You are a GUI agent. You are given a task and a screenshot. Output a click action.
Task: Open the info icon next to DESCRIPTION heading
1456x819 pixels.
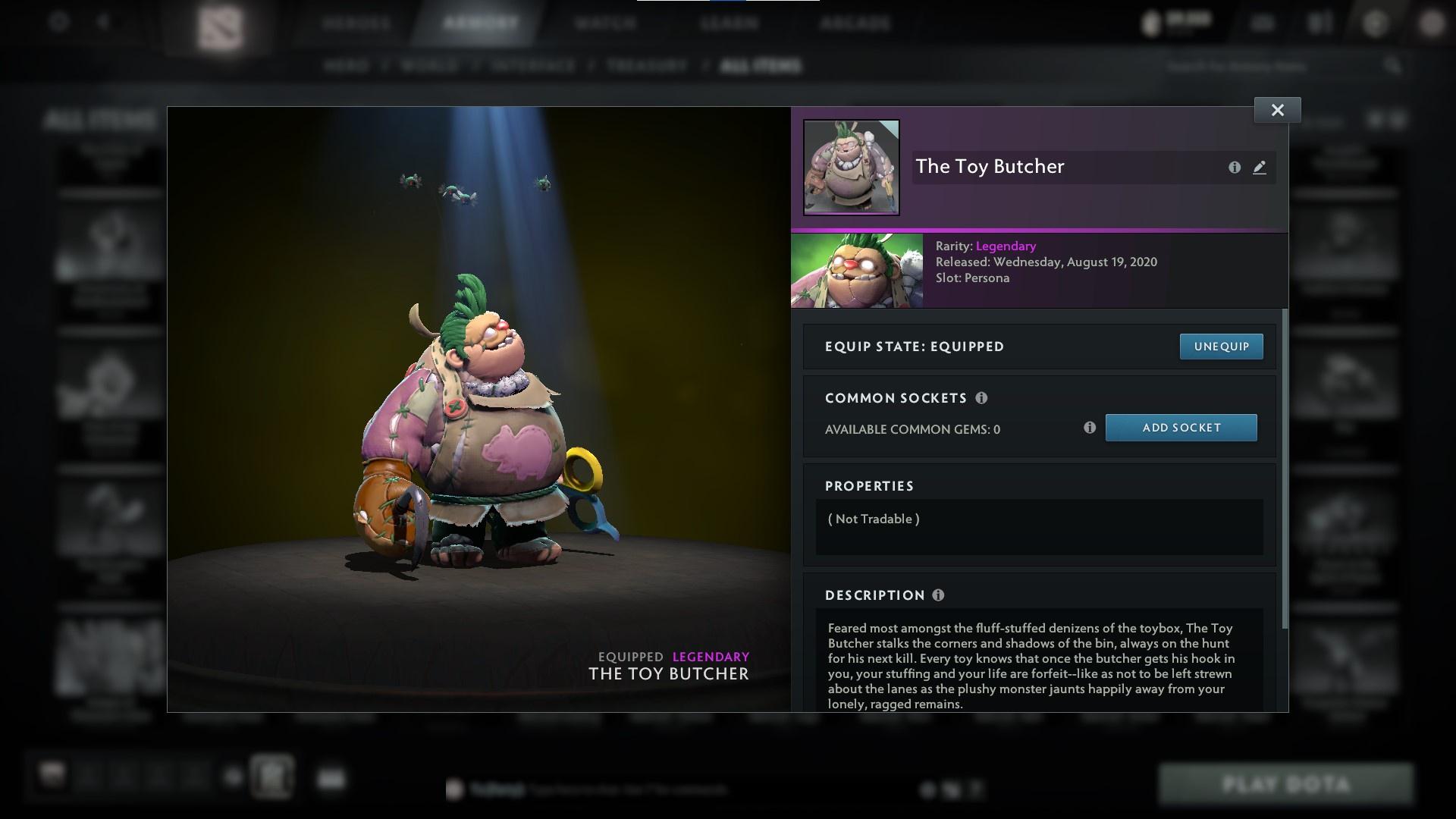pyautogui.click(x=938, y=595)
